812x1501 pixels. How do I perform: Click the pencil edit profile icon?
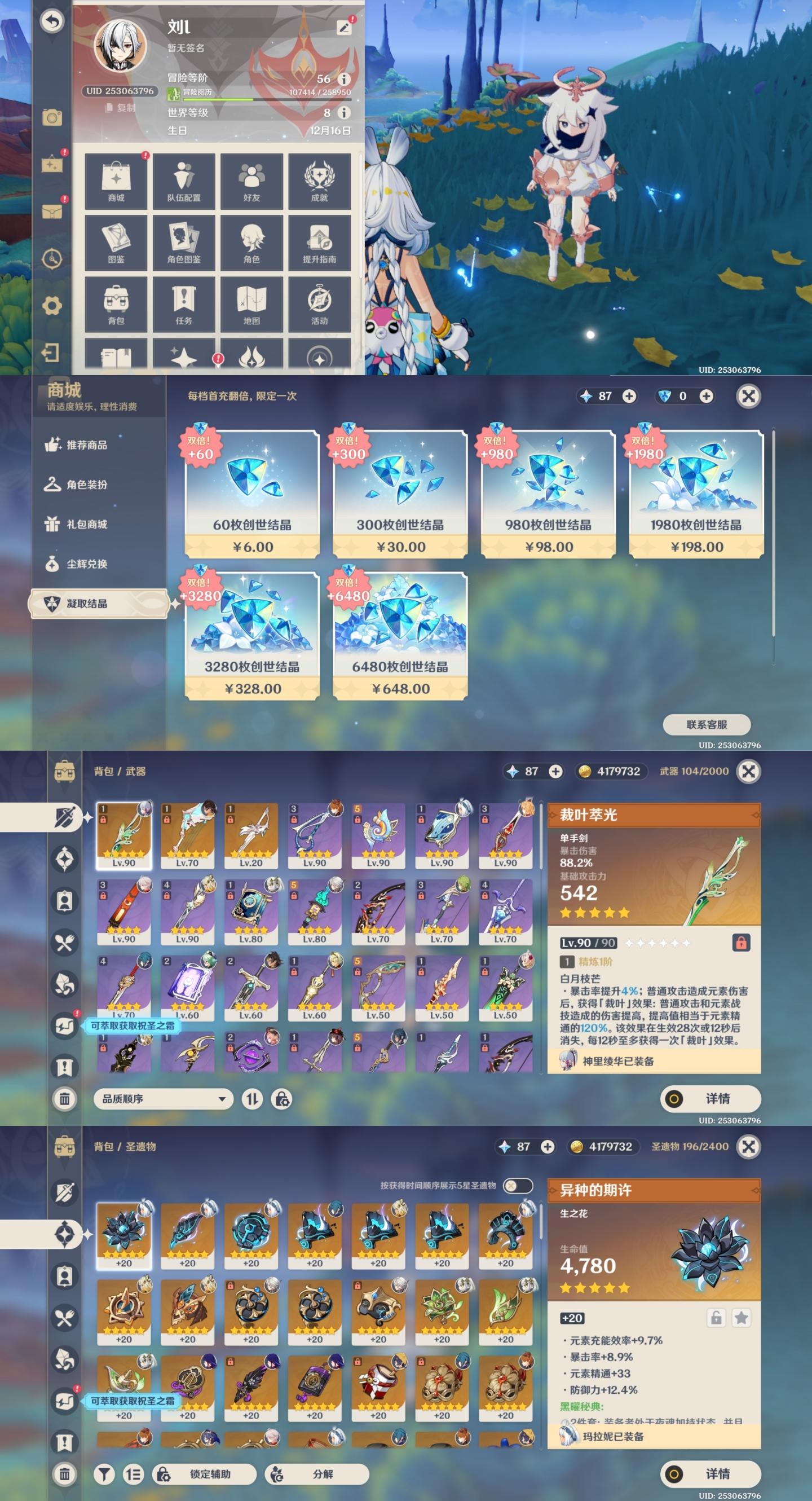[x=343, y=27]
